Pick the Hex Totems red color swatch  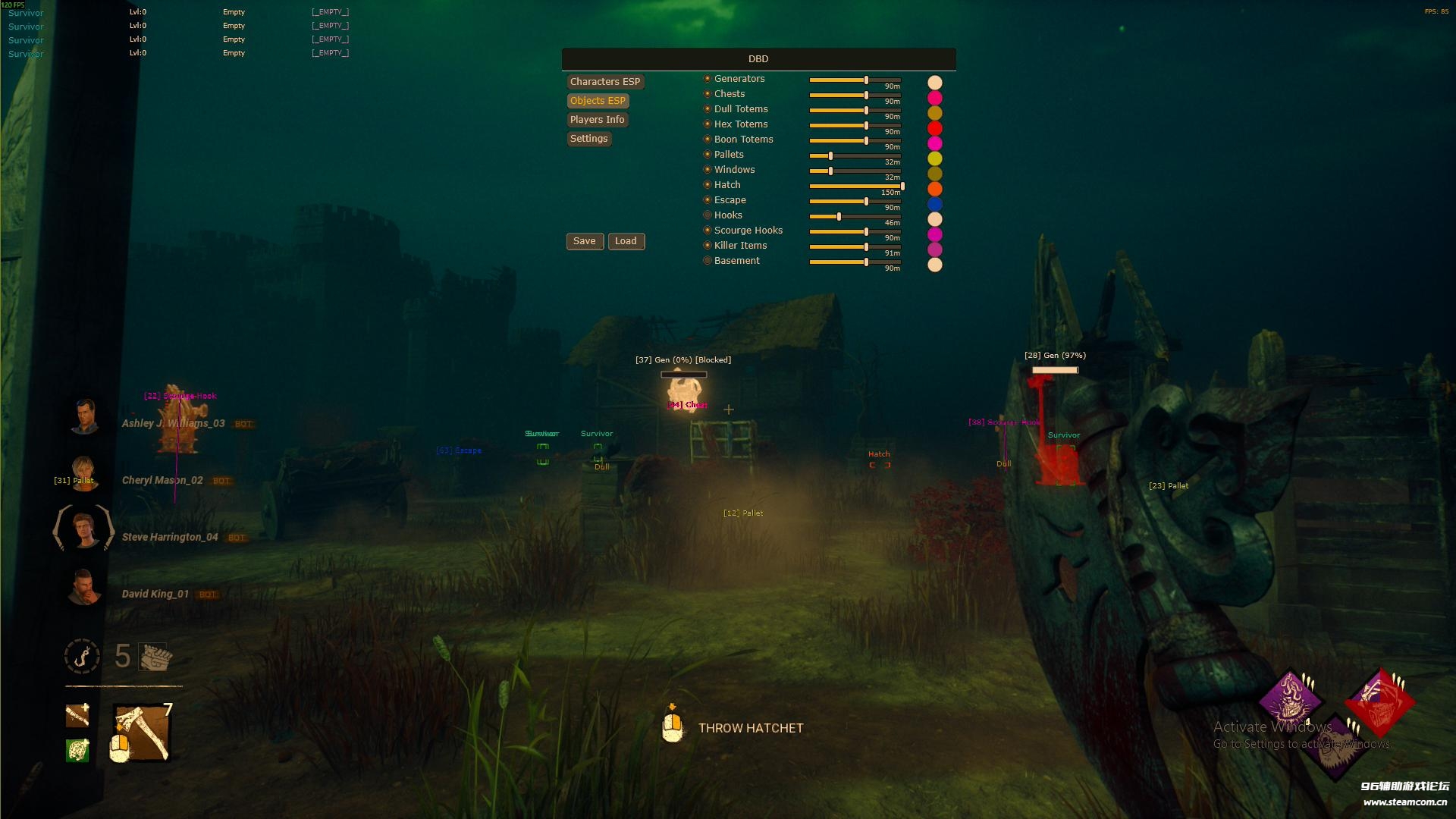(x=935, y=128)
